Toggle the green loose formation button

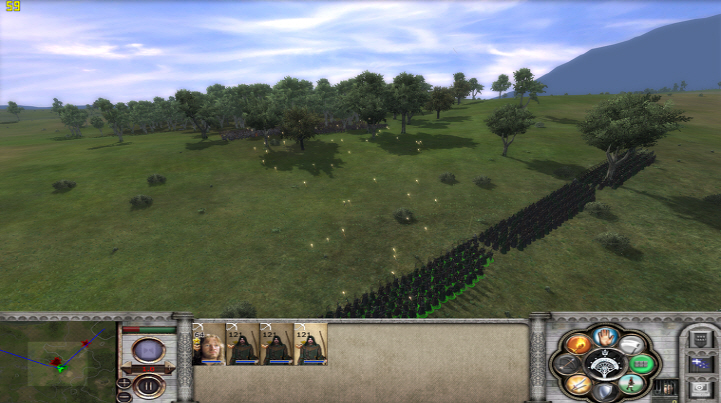[x=640, y=363]
